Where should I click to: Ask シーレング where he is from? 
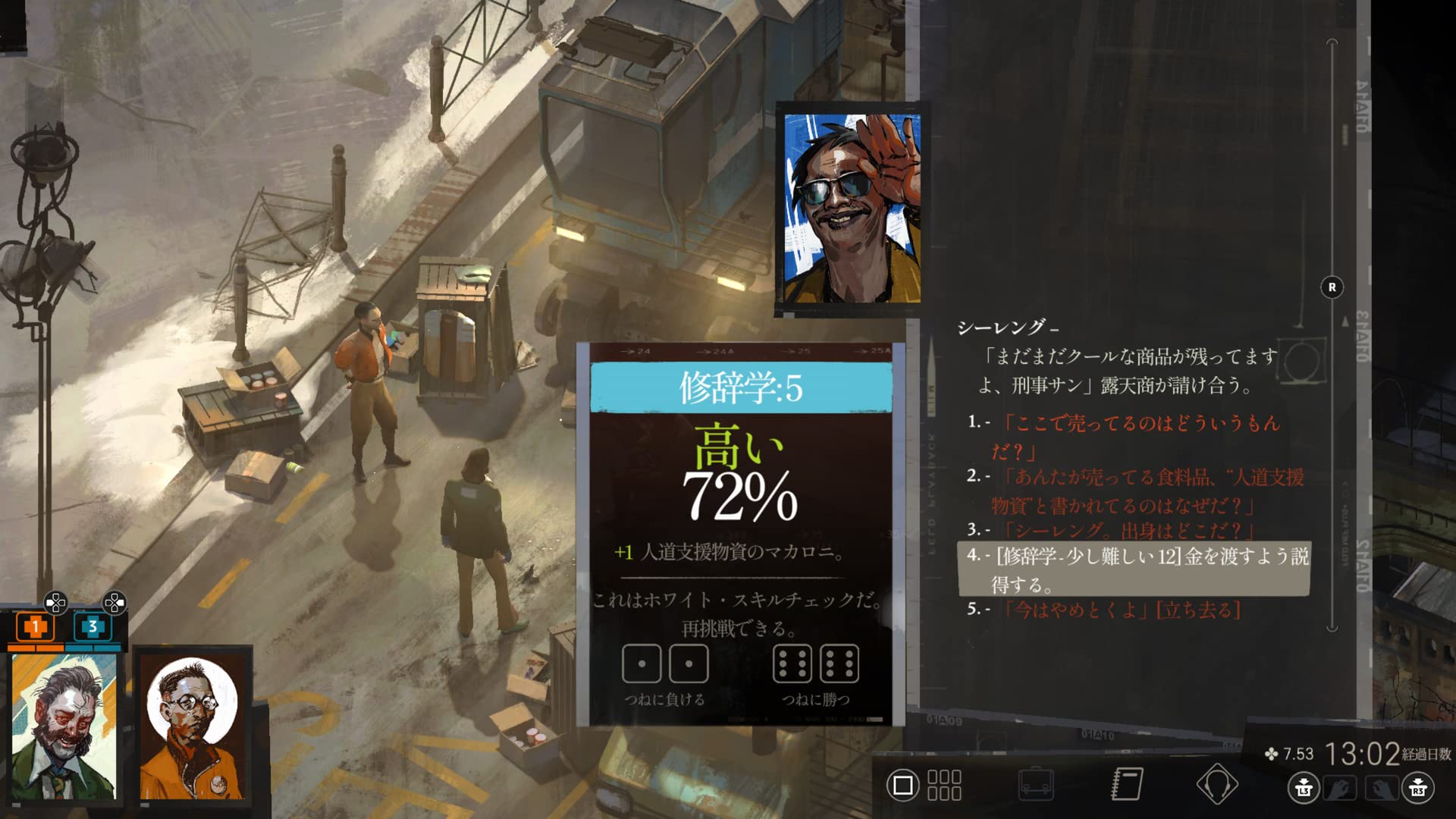coord(1130,529)
